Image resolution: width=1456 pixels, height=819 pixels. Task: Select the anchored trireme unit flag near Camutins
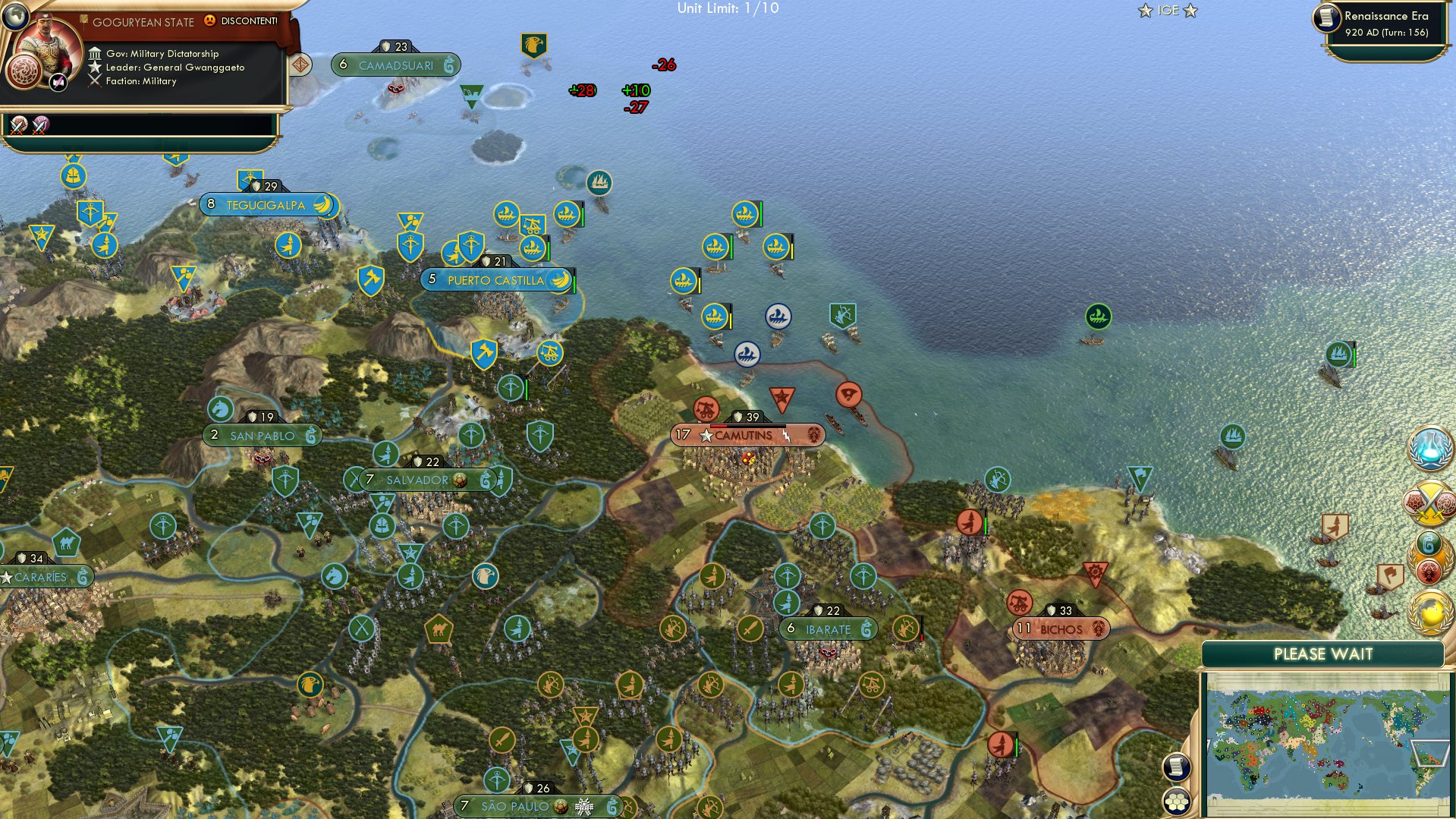click(x=748, y=354)
